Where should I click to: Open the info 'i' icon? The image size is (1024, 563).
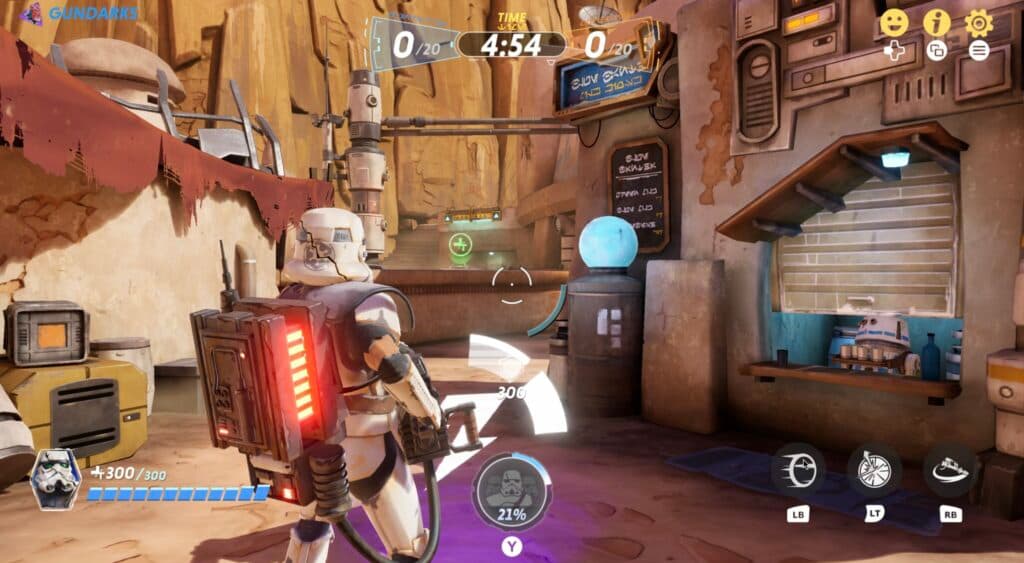[x=937, y=22]
